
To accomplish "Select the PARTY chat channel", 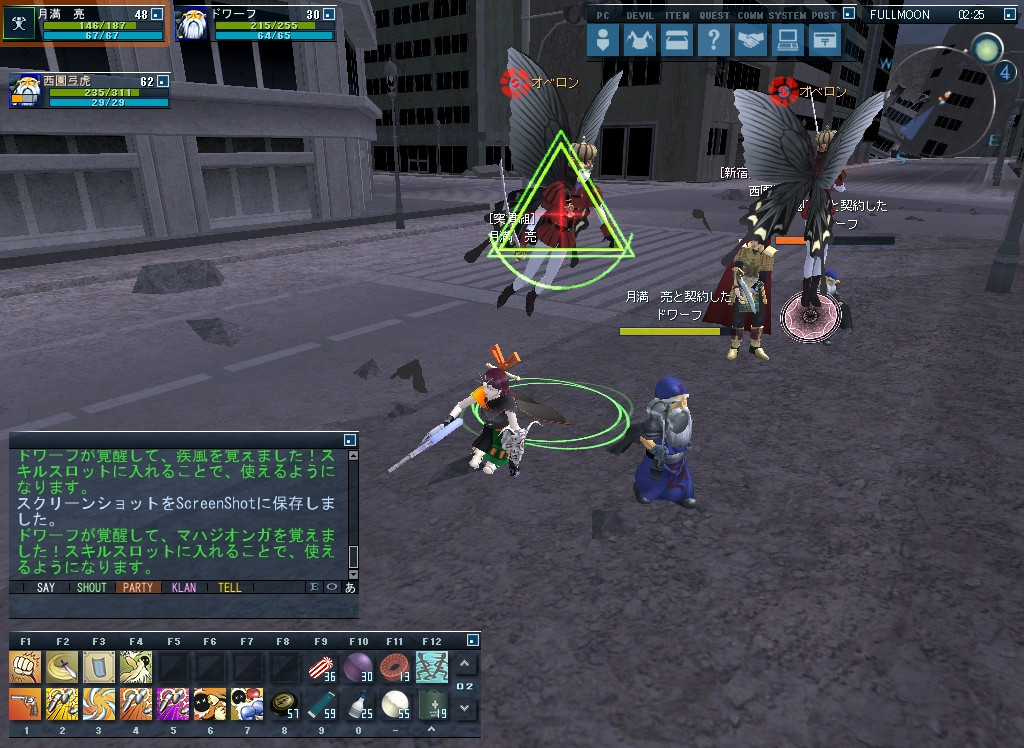I will click(x=137, y=587).
